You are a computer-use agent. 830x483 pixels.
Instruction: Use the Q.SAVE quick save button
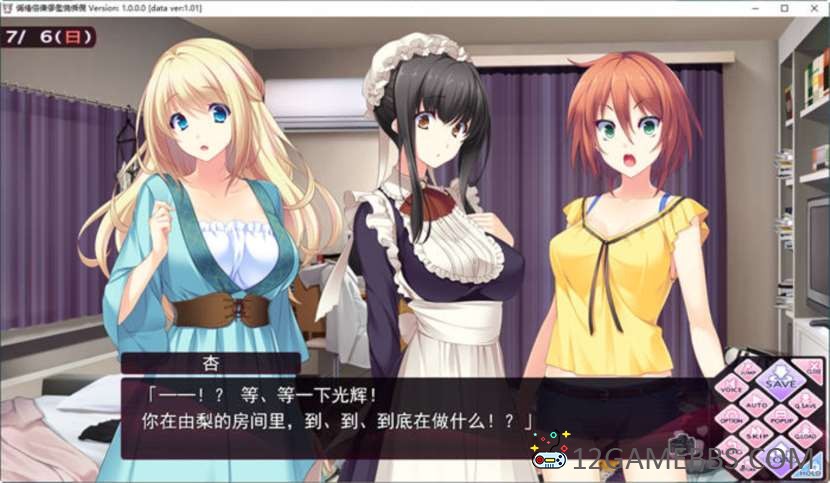(805, 406)
